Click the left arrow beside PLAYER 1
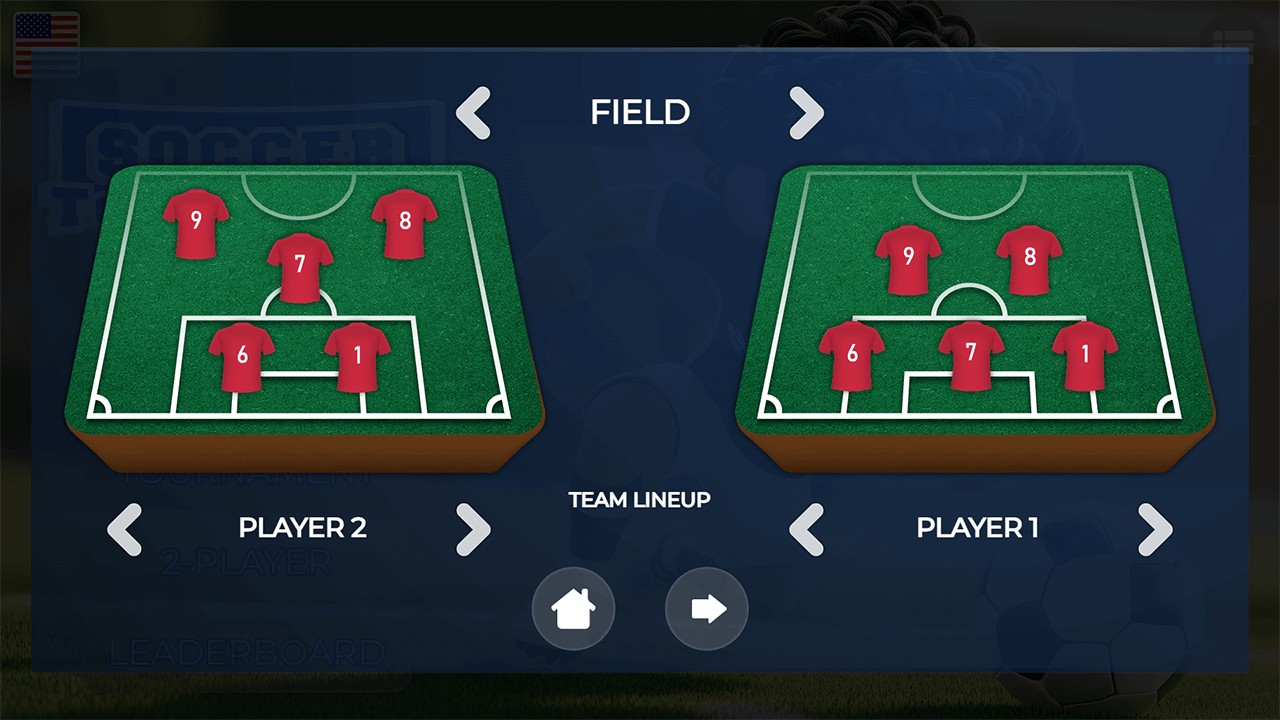This screenshot has height=720, width=1280. click(806, 530)
